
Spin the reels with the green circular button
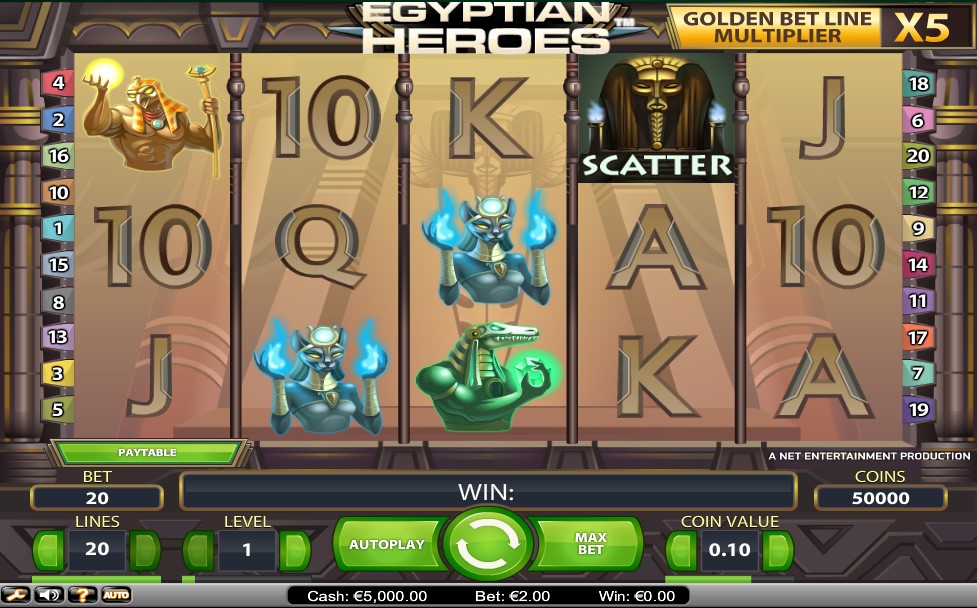pos(488,545)
